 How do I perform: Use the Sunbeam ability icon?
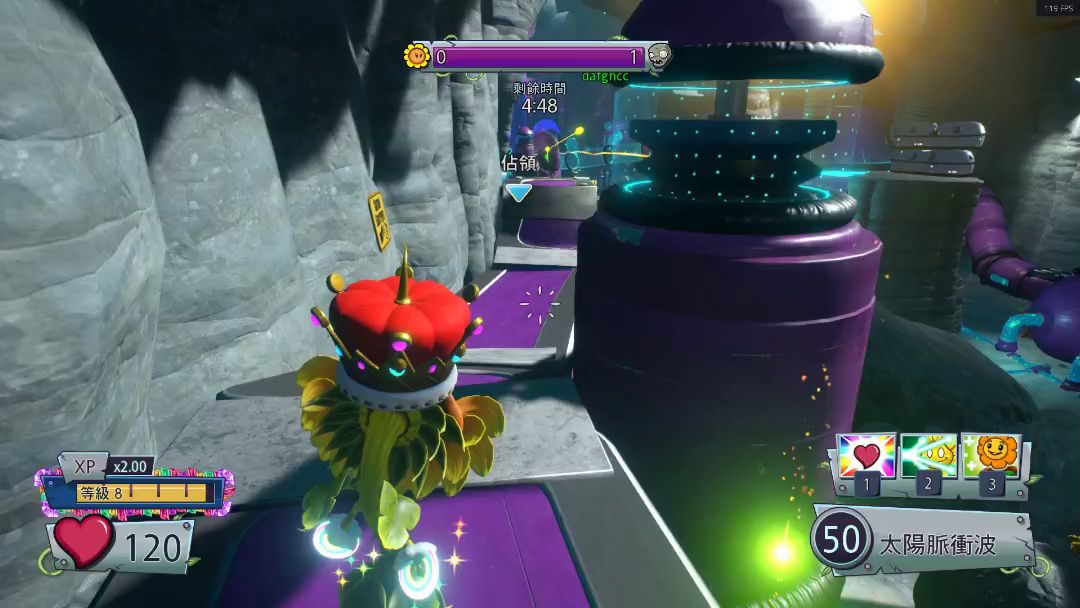pos(929,457)
